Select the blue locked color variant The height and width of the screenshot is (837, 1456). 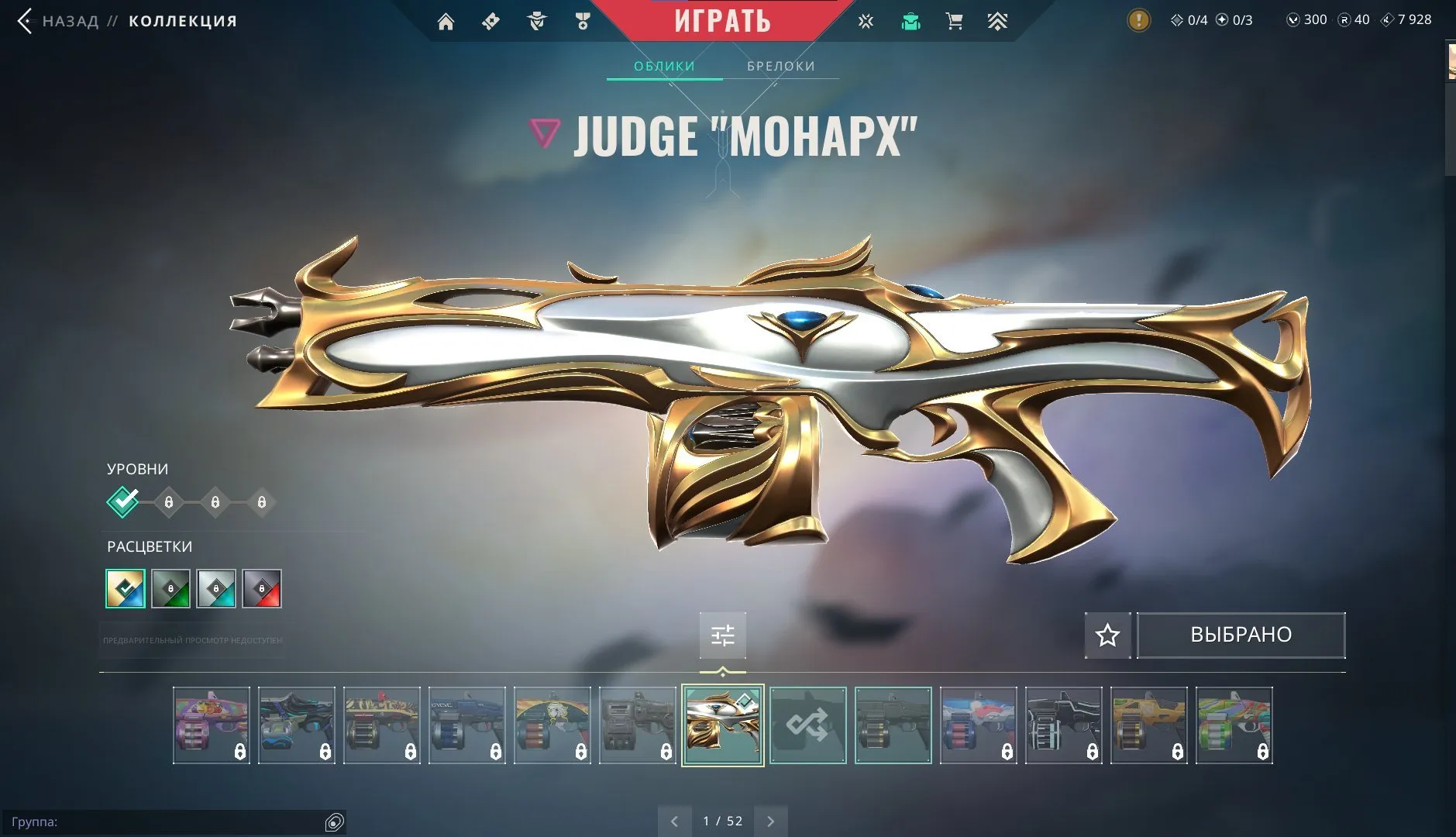click(217, 589)
